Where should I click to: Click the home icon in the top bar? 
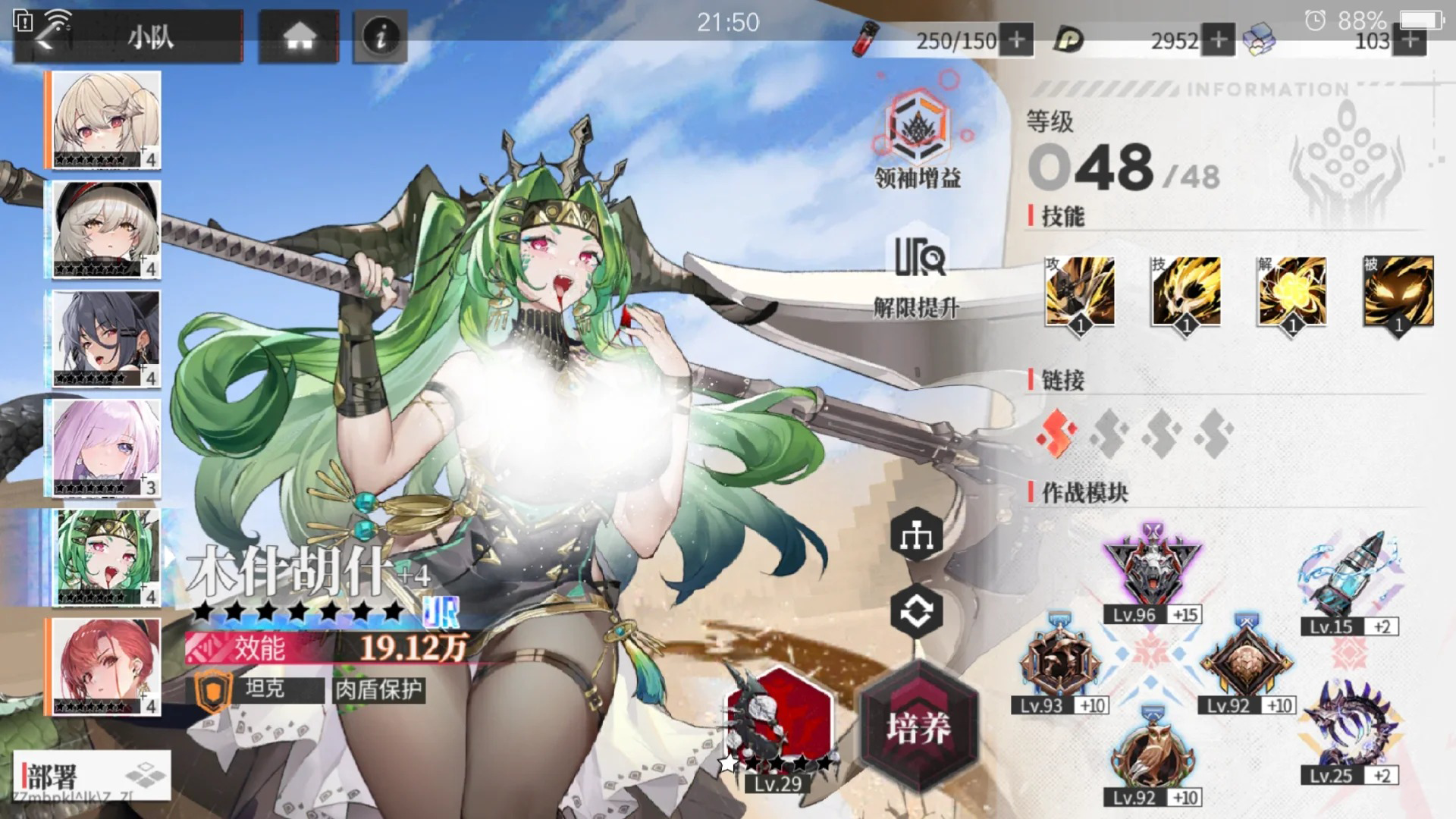299,33
